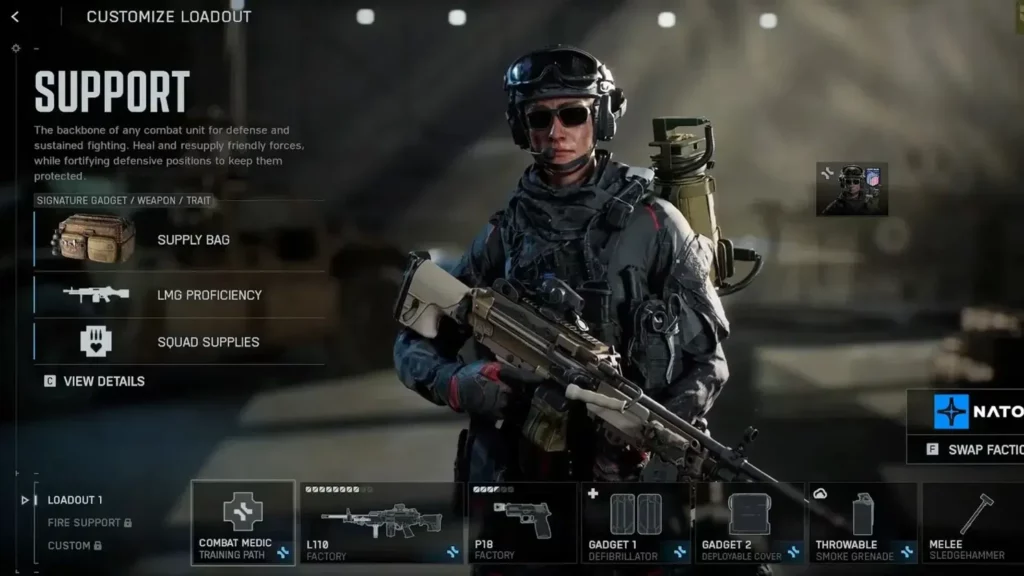
Task: Choose the Sledgehammer melee slot
Action: pos(972,522)
